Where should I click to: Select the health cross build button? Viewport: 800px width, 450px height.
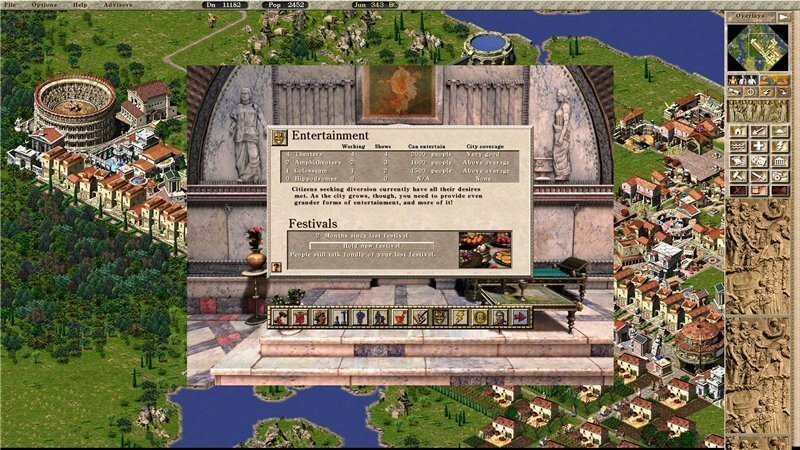pos(759,146)
